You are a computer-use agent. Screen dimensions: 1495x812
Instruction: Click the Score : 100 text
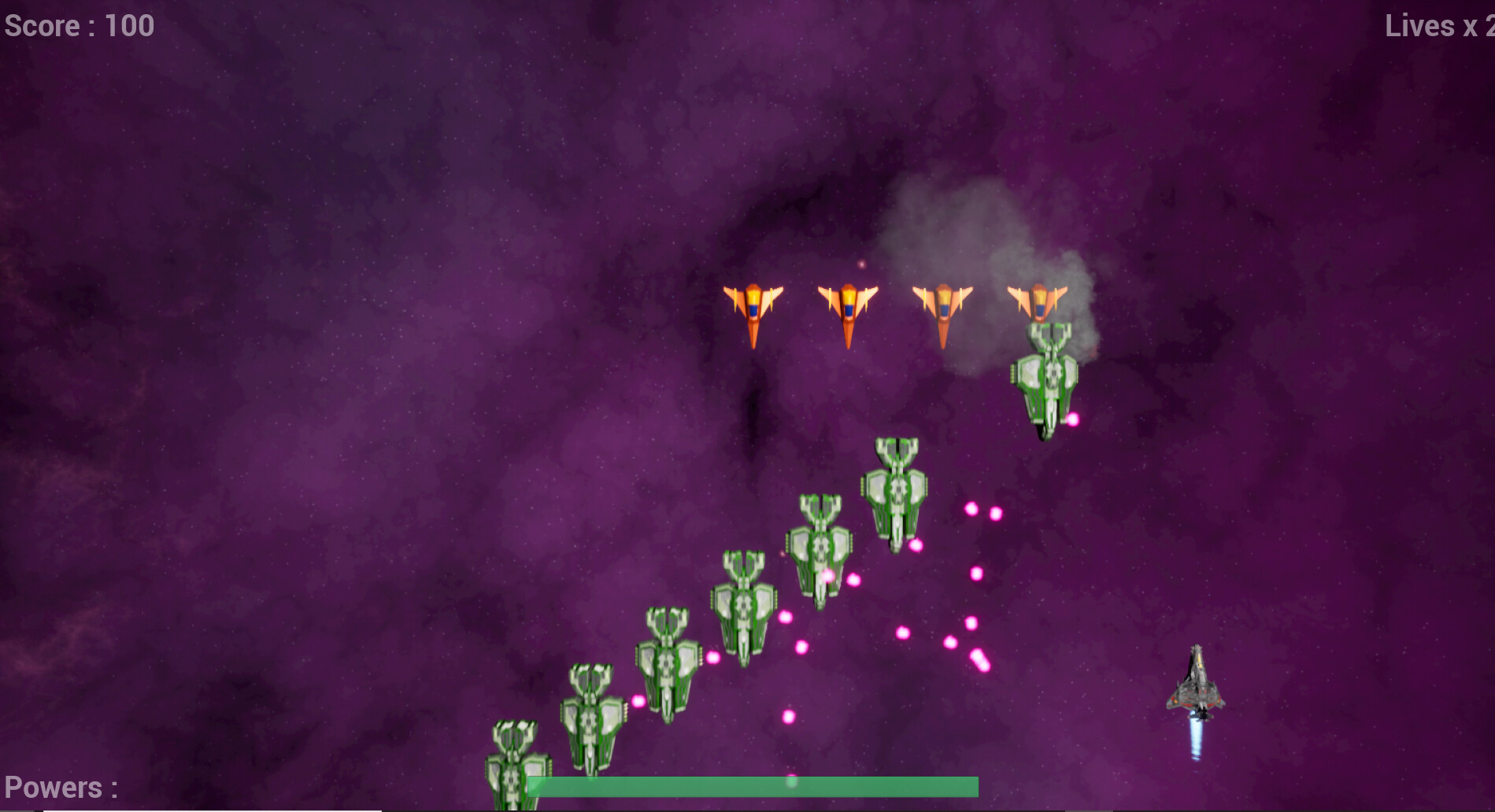click(x=79, y=26)
